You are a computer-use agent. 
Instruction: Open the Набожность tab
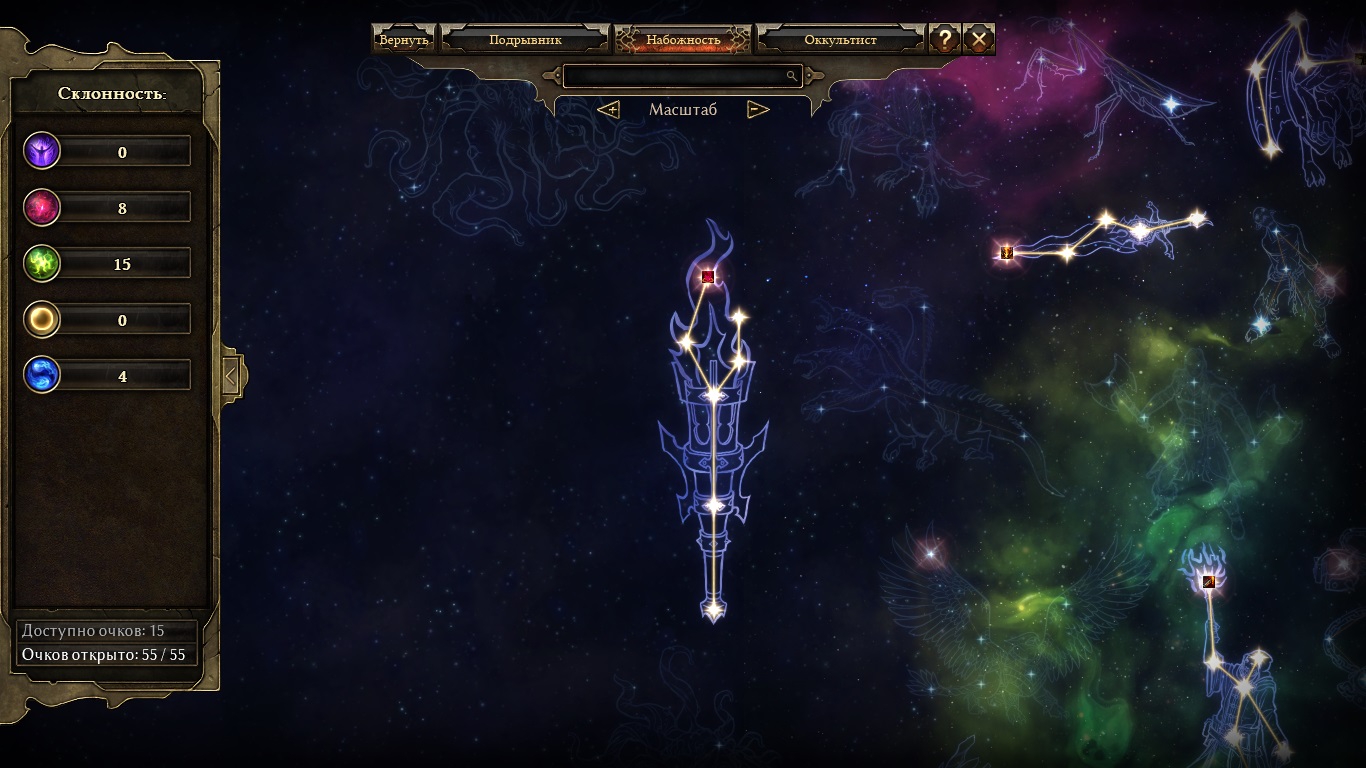pos(683,40)
